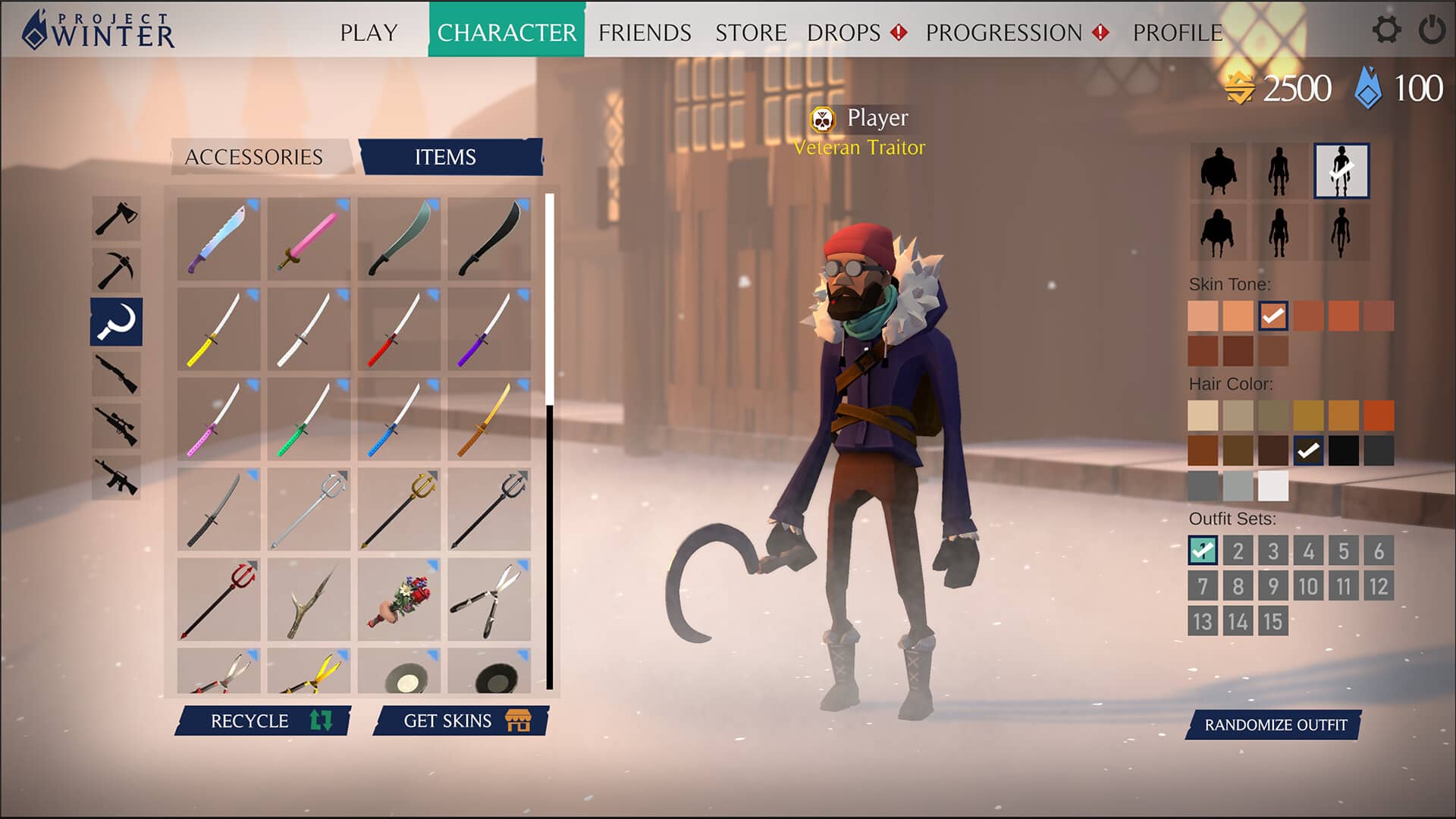Open the PROFILE tab
This screenshot has width=1456, height=819.
point(1177,33)
